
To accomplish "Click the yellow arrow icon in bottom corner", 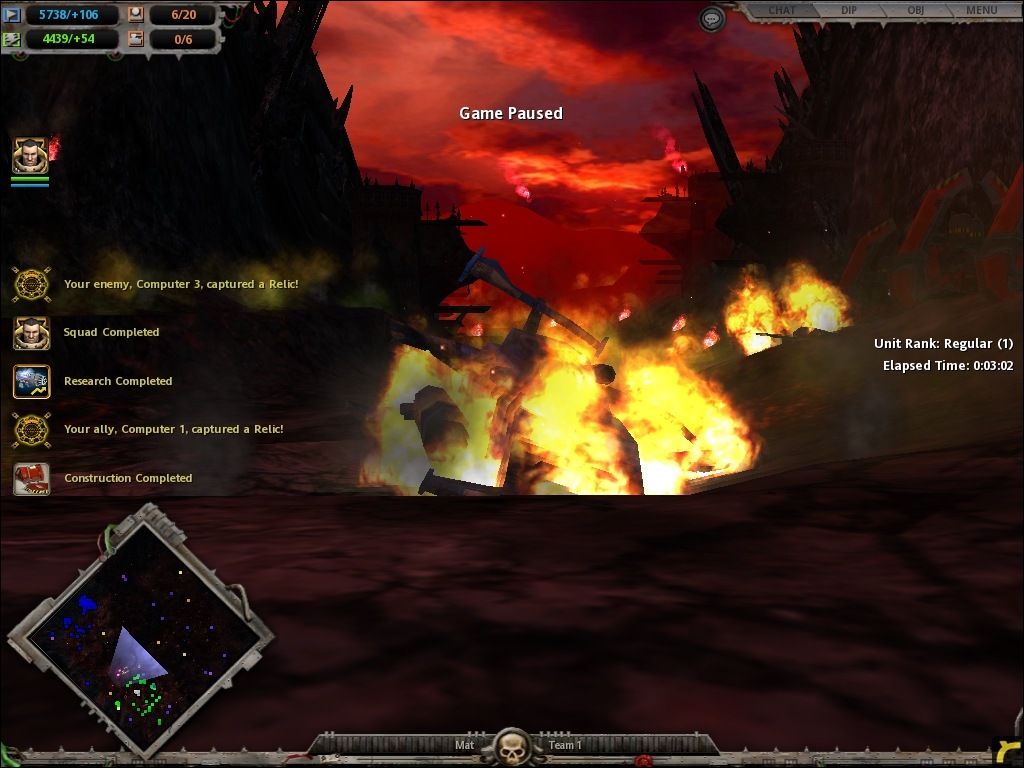I will pyautogui.click(x=1008, y=752).
